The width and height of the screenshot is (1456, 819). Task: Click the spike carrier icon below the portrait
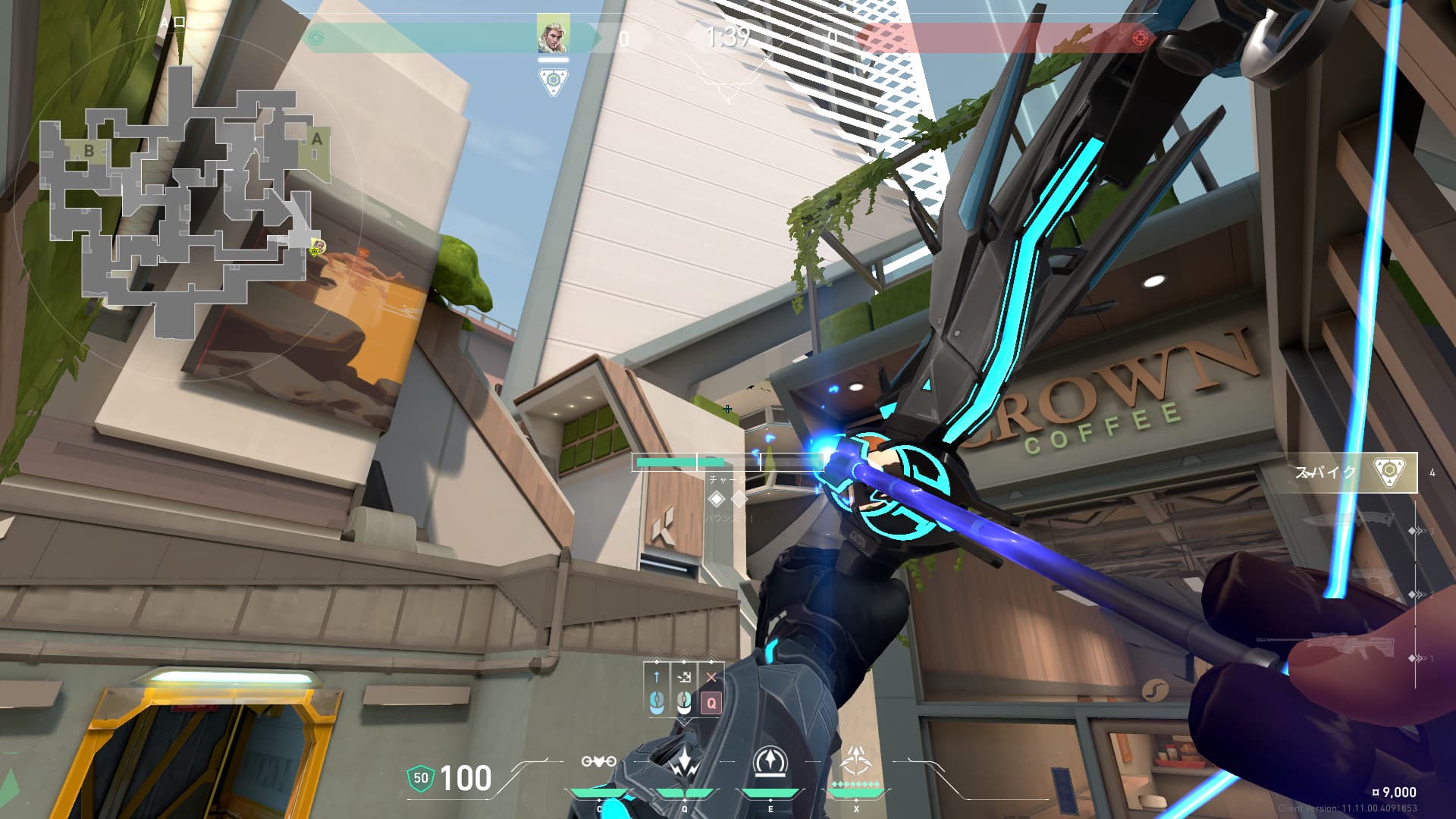[554, 80]
